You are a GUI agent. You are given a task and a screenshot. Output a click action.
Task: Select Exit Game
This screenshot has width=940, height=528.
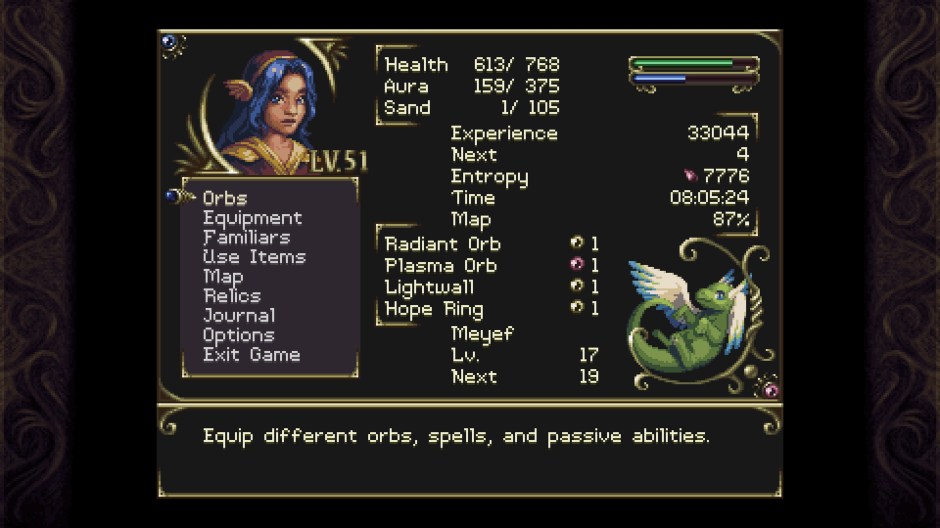click(251, 354)
